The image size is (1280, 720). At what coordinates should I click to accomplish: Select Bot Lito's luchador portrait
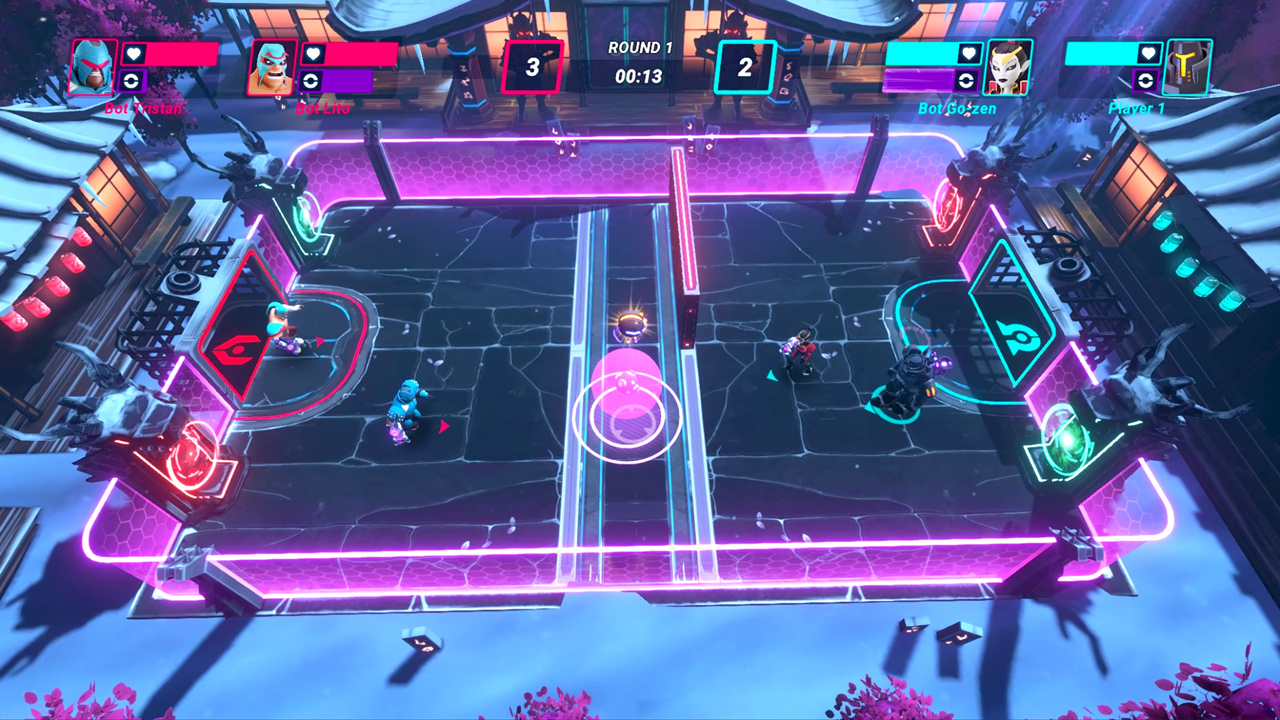click(272, 67)
